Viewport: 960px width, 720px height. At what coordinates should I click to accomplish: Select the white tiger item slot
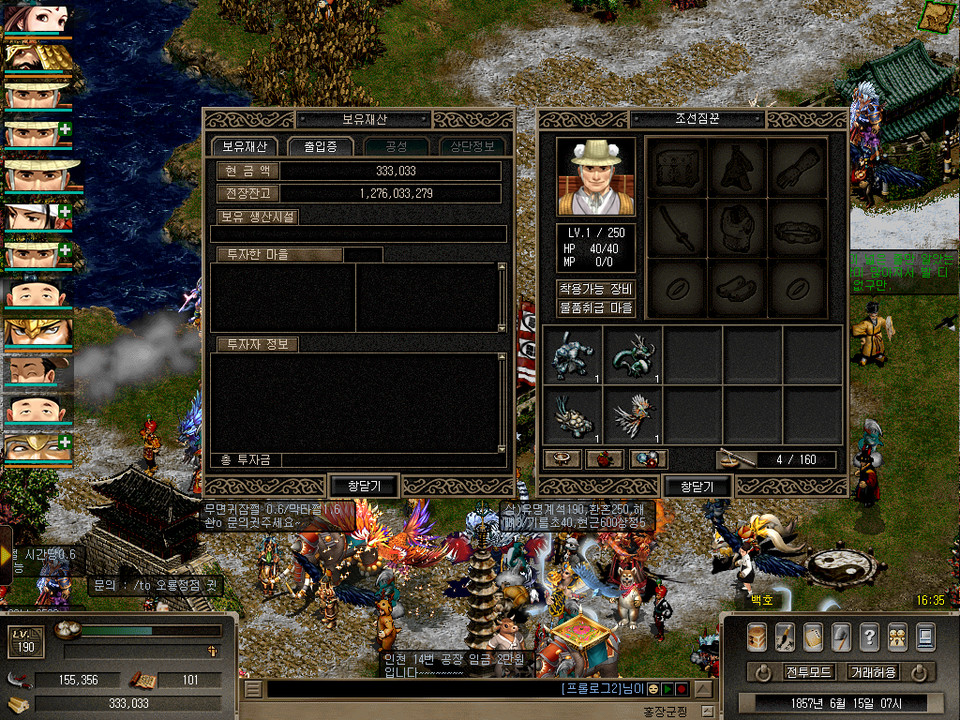pyautogui.click(x=573, y=355)
